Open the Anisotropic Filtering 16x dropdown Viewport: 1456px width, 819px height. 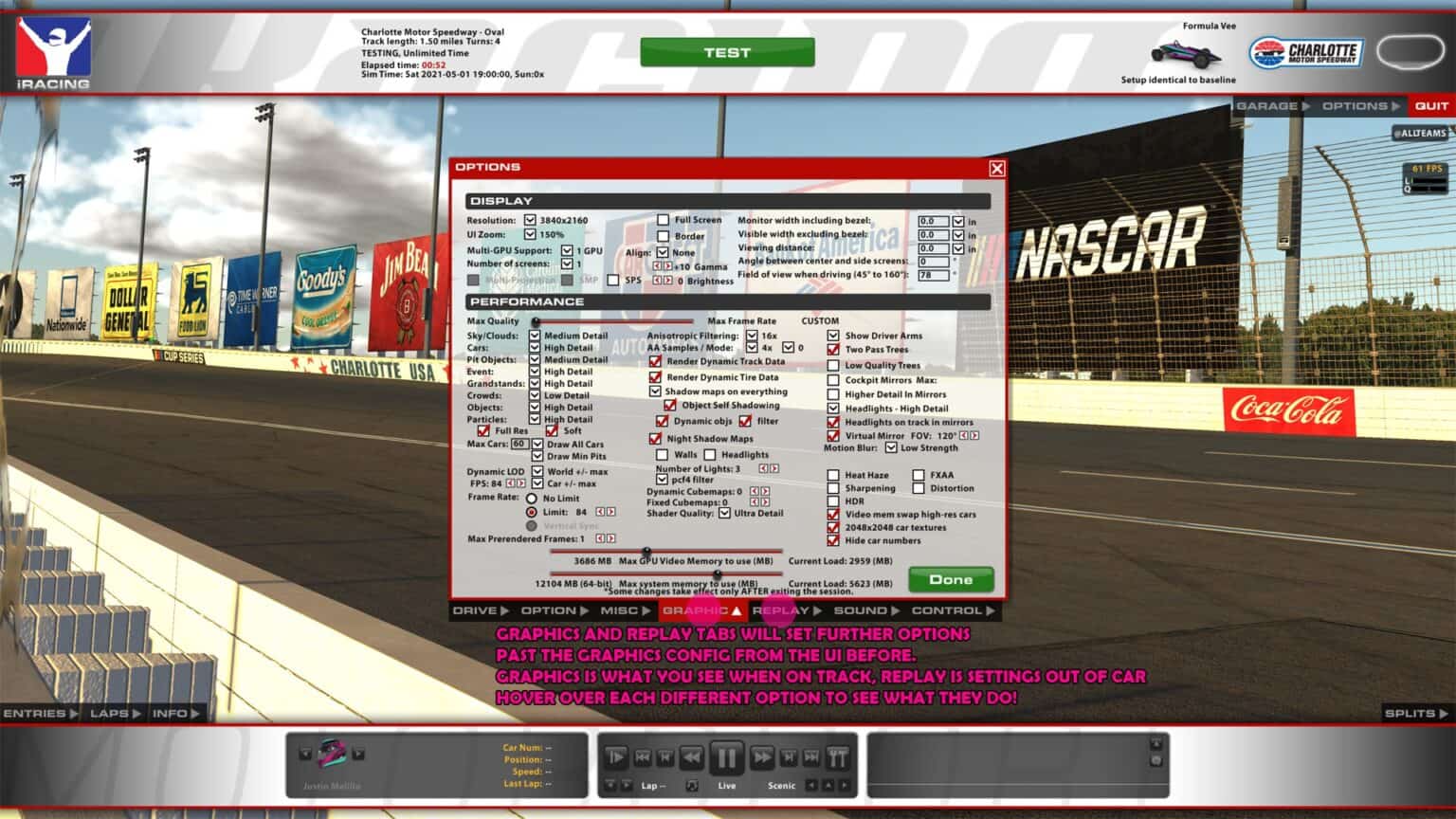[x=754, y=336]
